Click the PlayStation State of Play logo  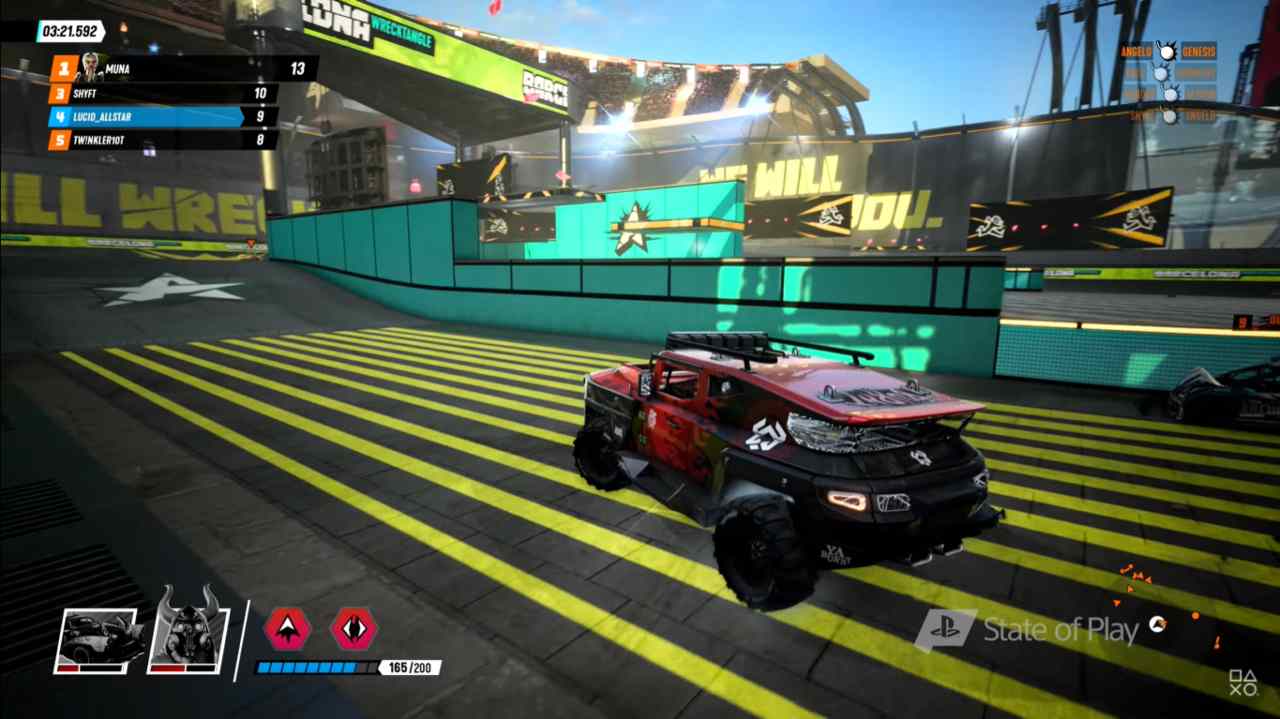coord(1026,630)
